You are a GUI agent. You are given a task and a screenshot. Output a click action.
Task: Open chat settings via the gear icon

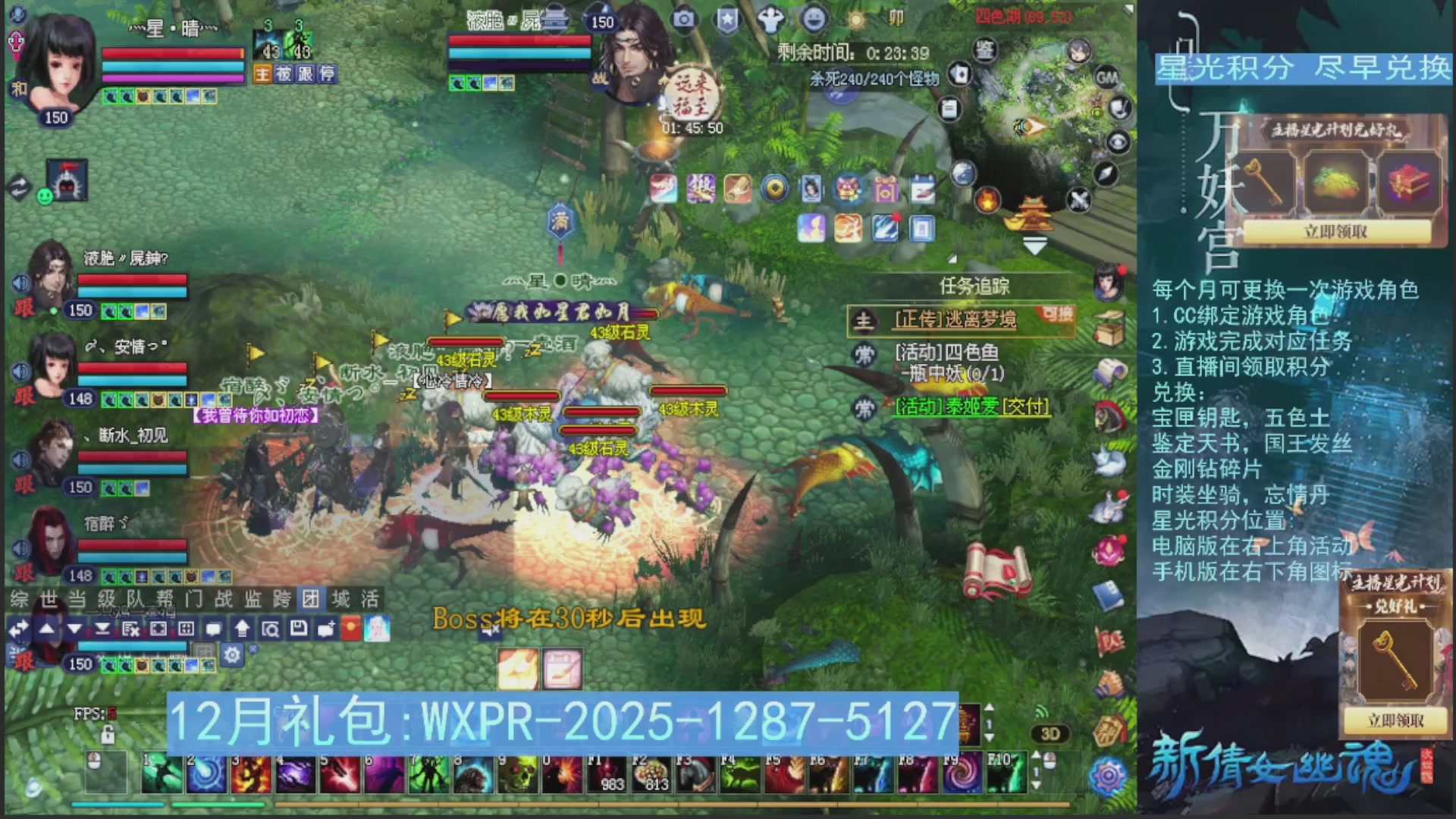[231, 653]
